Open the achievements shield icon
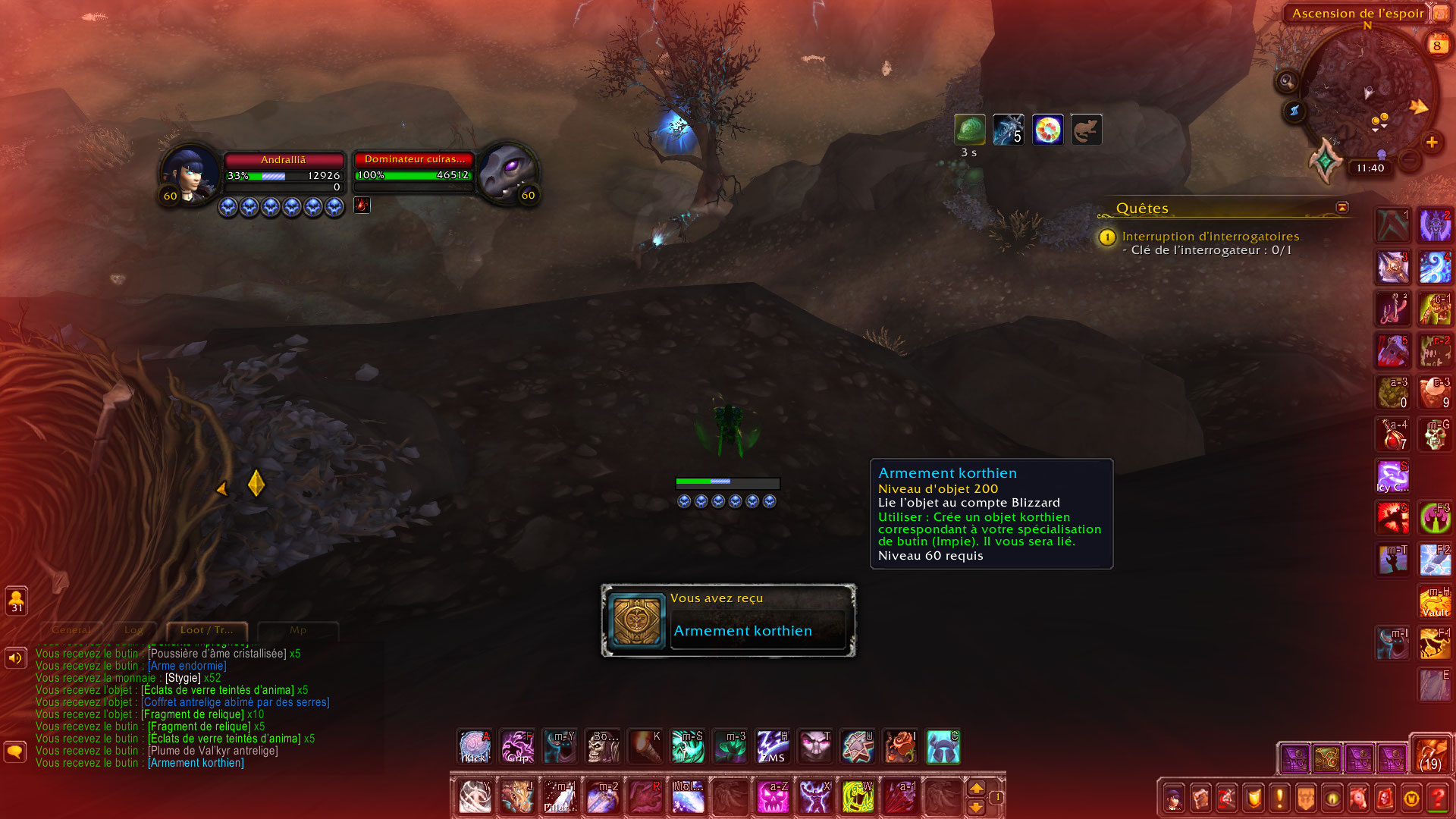 1252,797
